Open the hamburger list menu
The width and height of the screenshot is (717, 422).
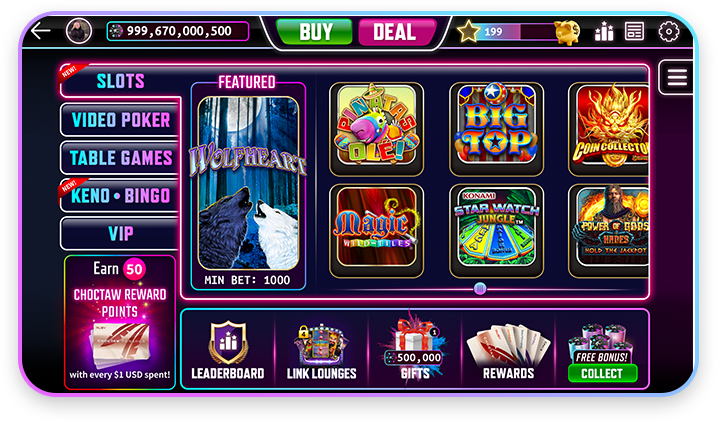click(x=677, y=78)
